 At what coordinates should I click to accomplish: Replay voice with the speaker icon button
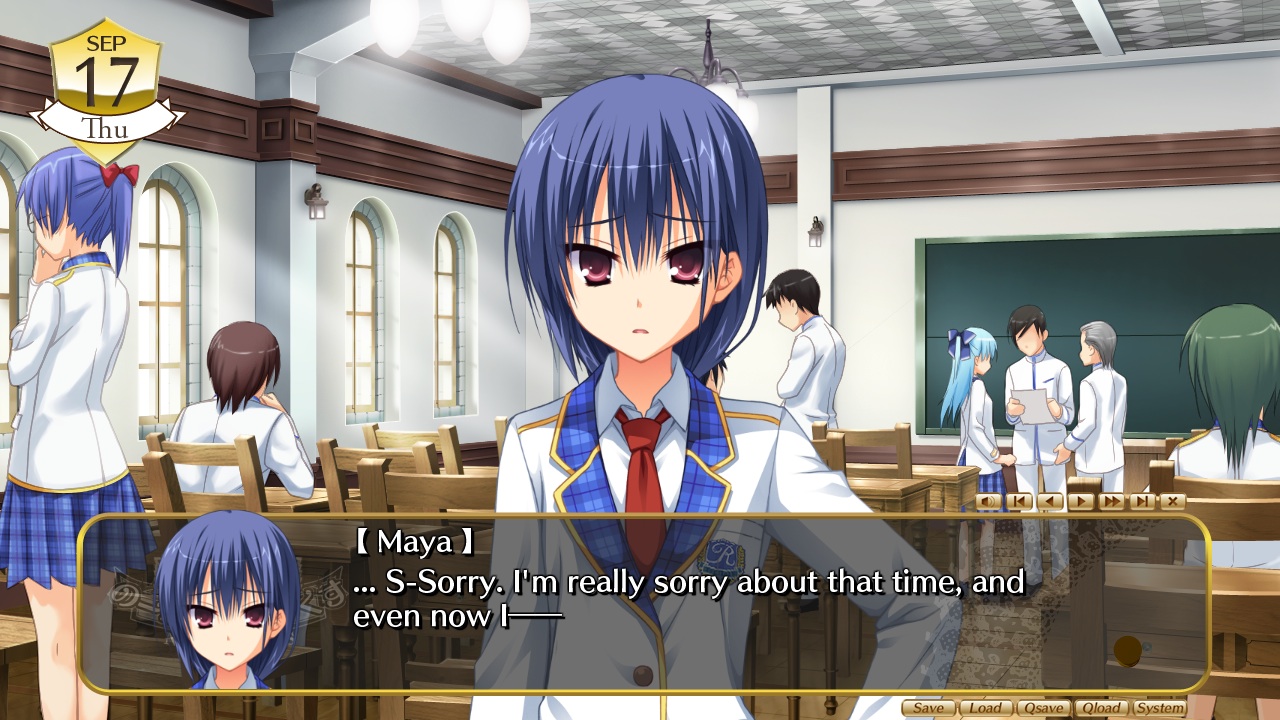point(988,501)
